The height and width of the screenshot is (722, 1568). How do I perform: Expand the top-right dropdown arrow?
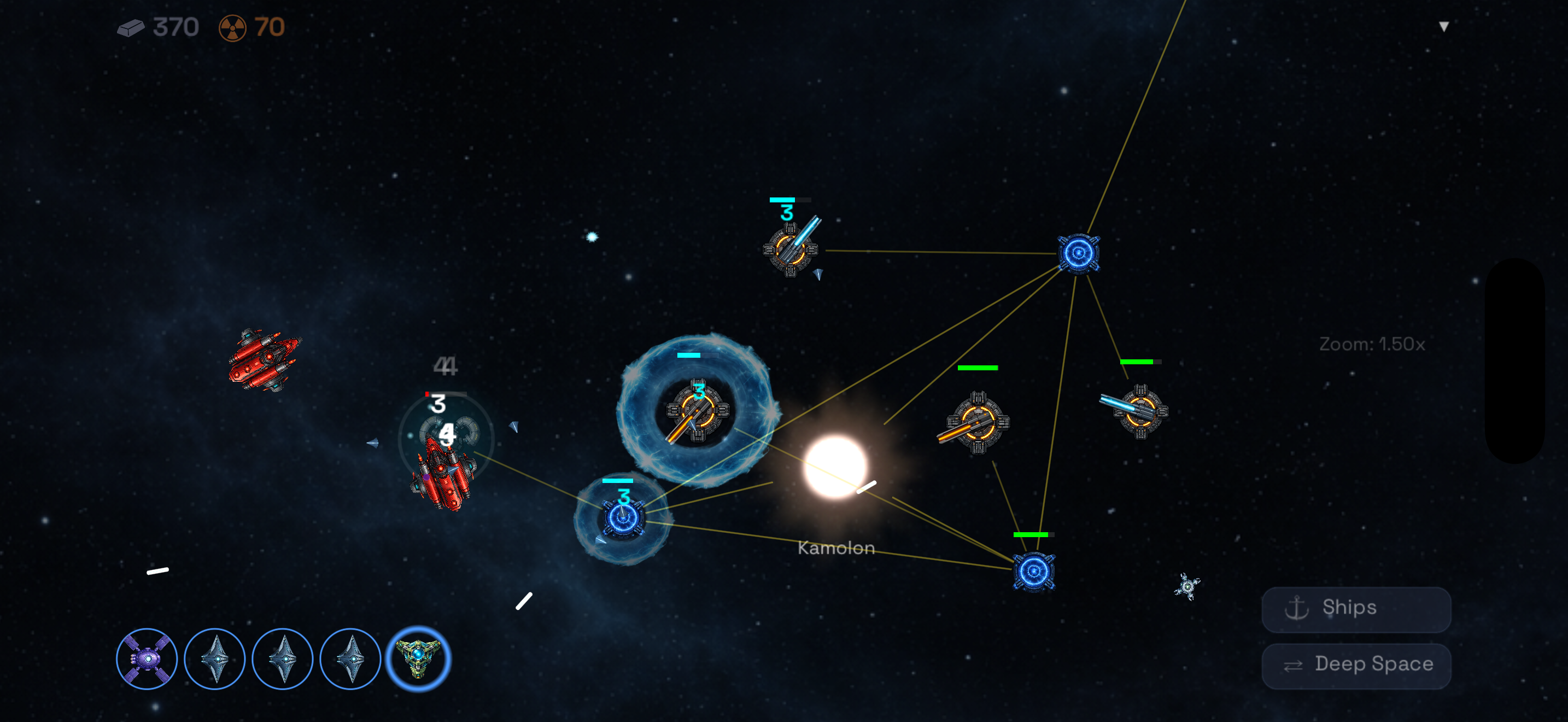point(1443,26)
